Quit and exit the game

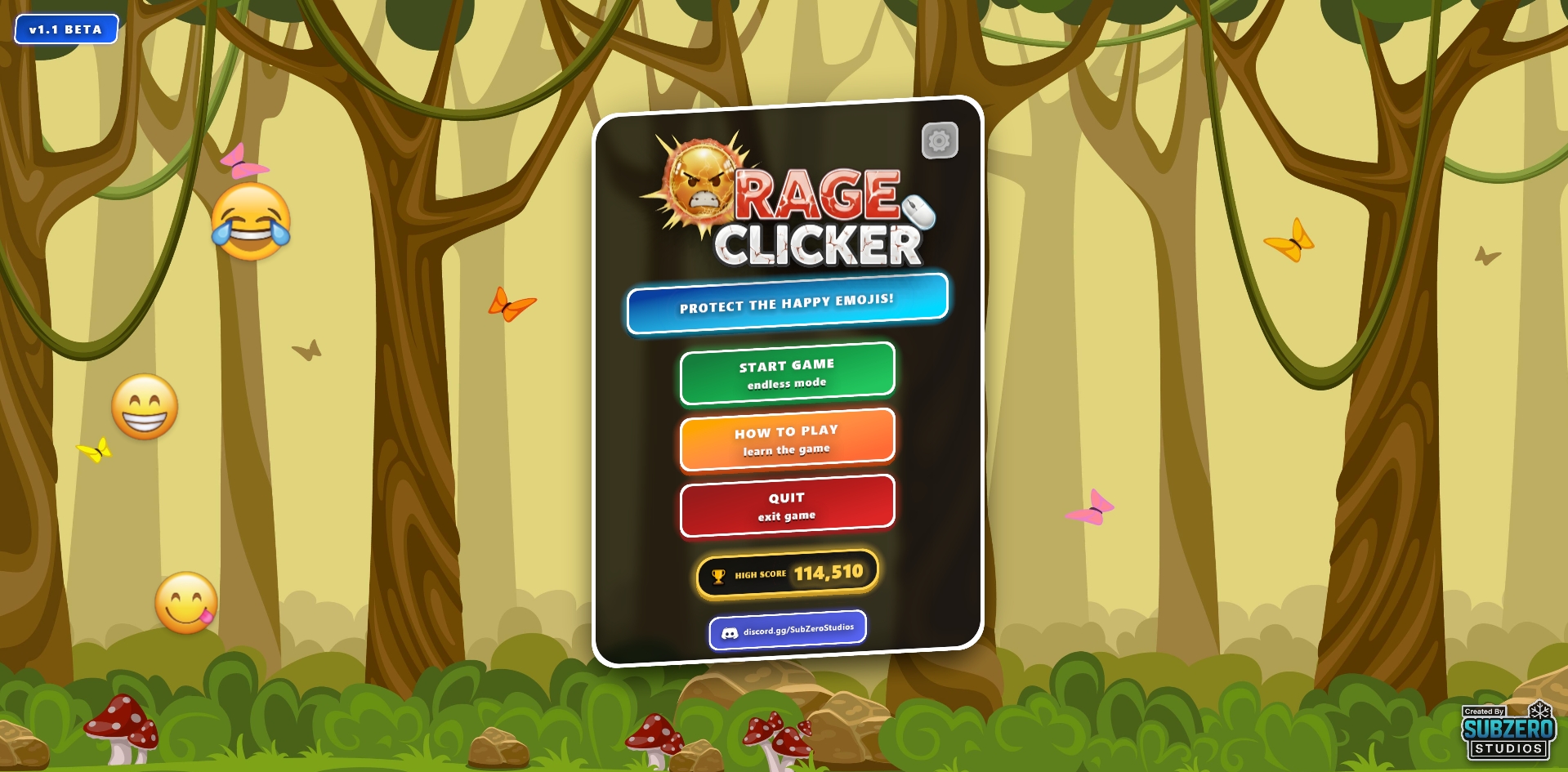787,506
